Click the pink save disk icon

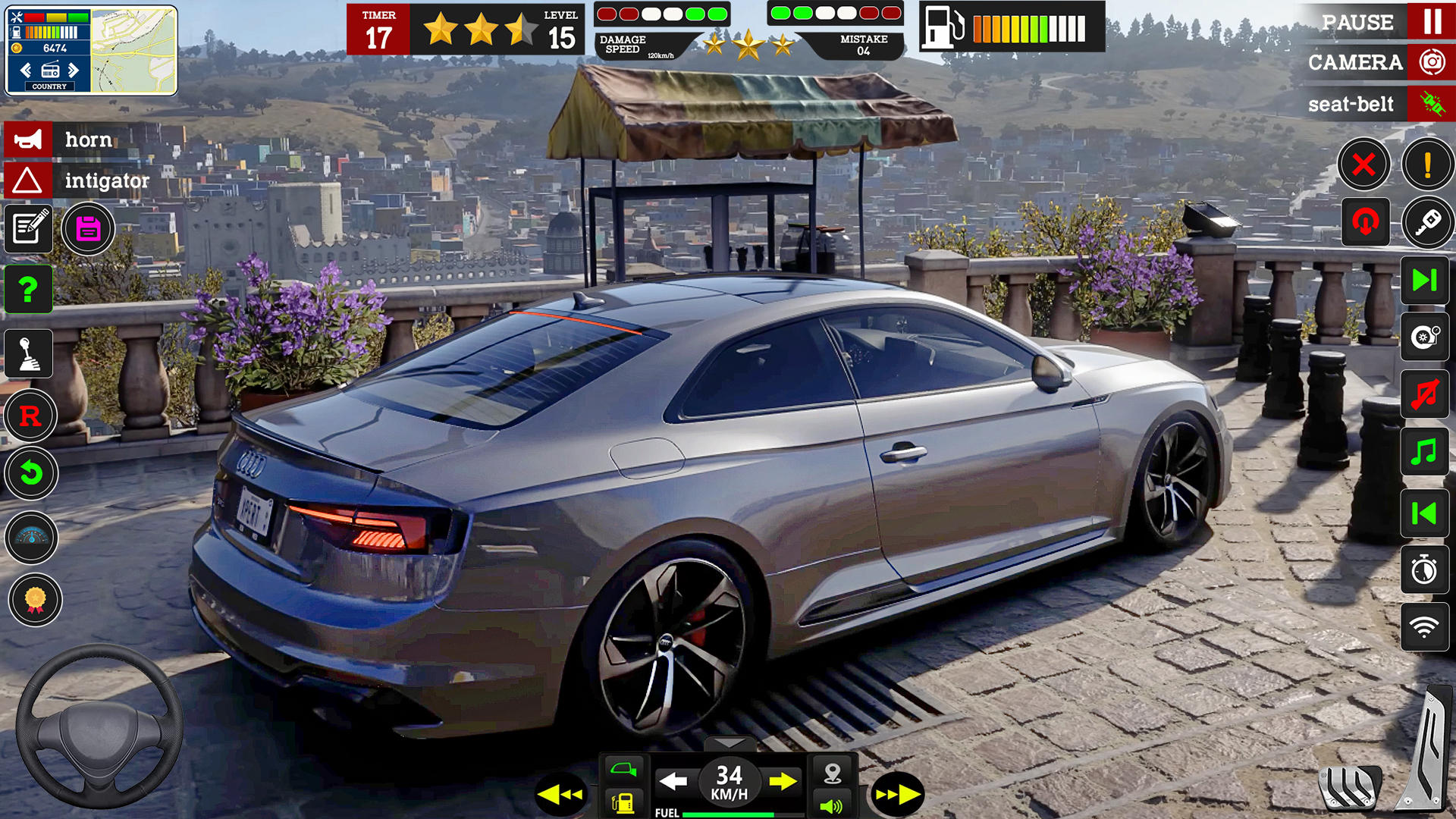88,228
